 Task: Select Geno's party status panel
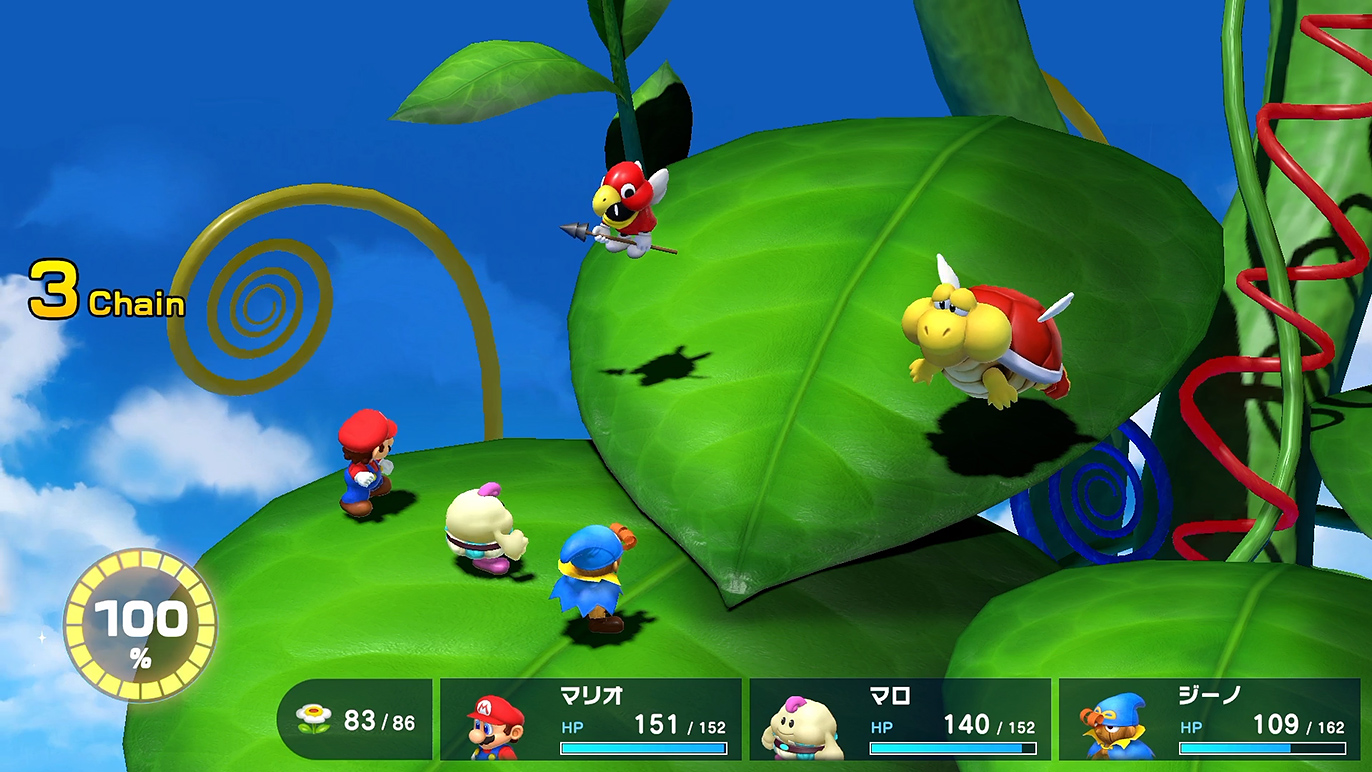click(1209, 720)
